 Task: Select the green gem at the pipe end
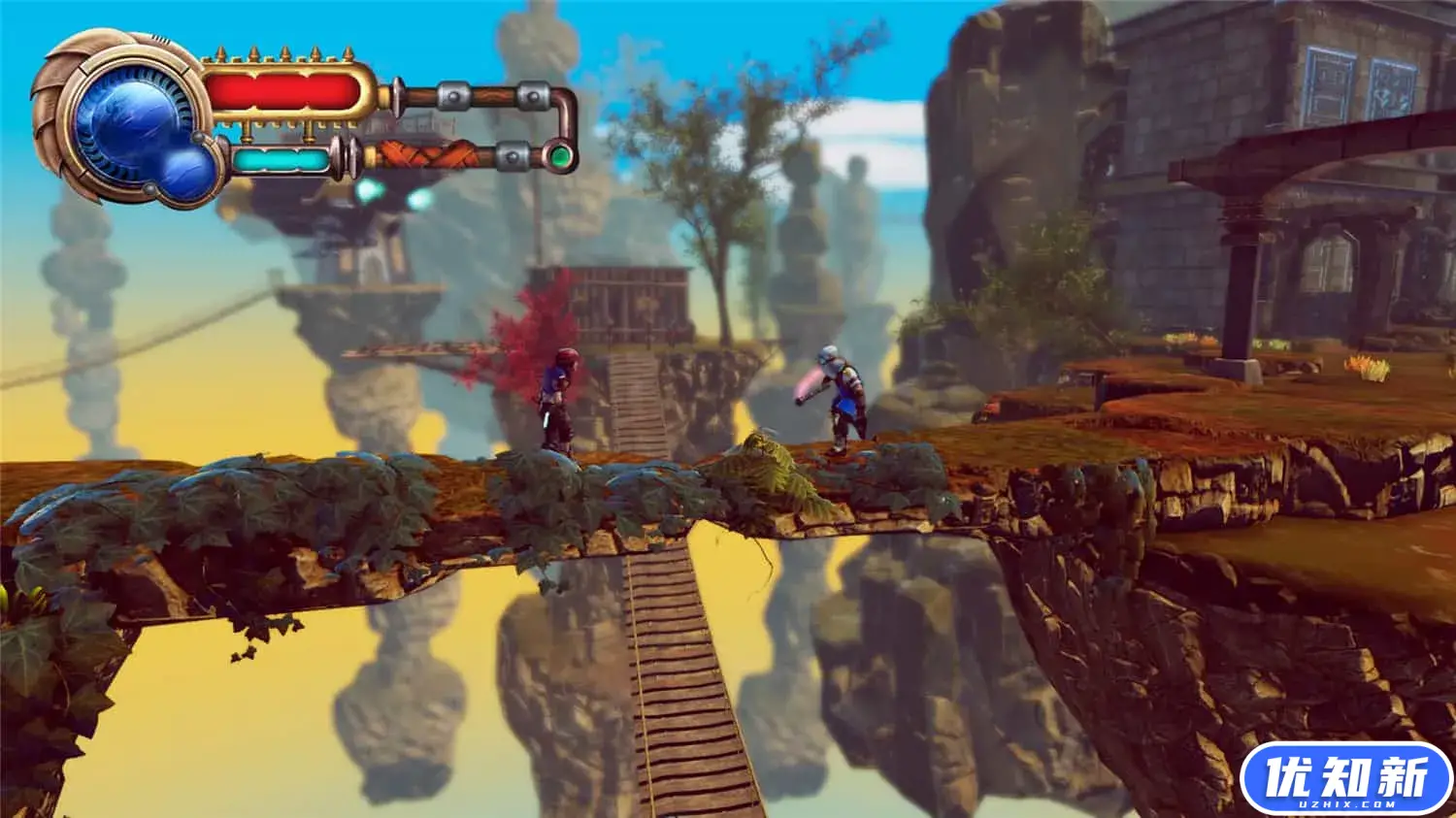[x=560, y=155]
